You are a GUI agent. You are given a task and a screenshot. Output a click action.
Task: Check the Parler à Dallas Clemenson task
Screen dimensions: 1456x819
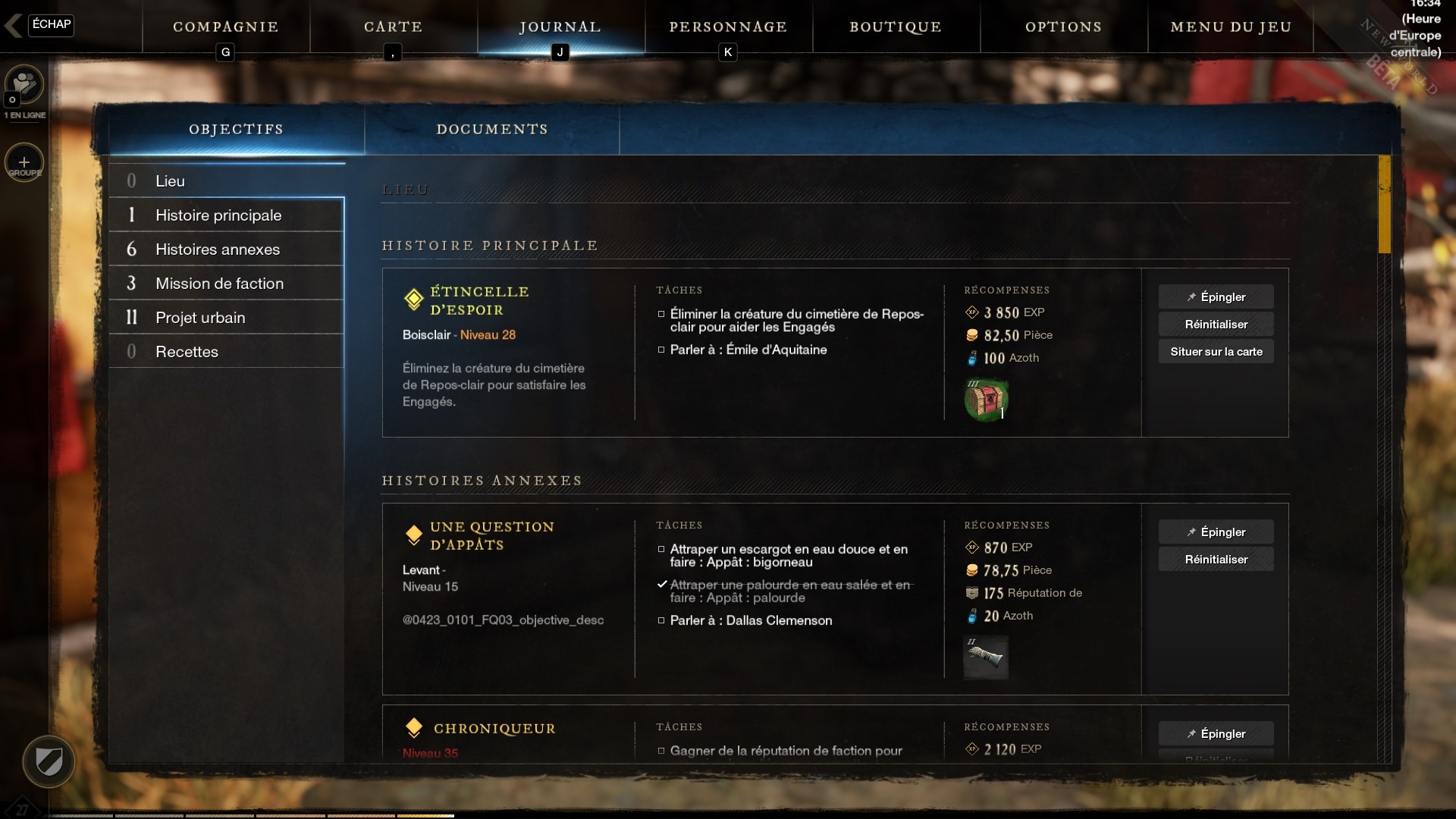point(662,621)
